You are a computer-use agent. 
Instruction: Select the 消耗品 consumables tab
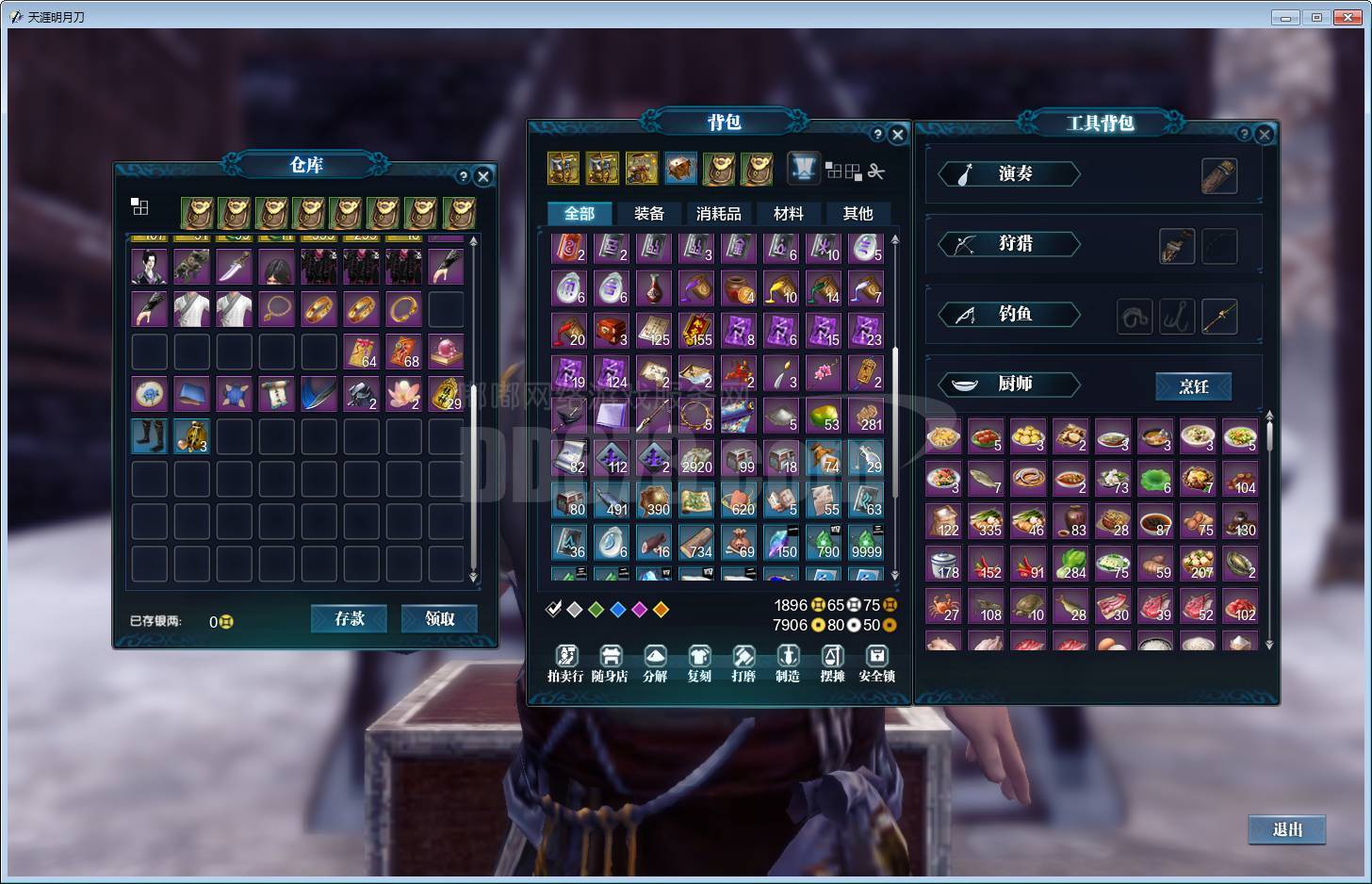pos(718,214)
